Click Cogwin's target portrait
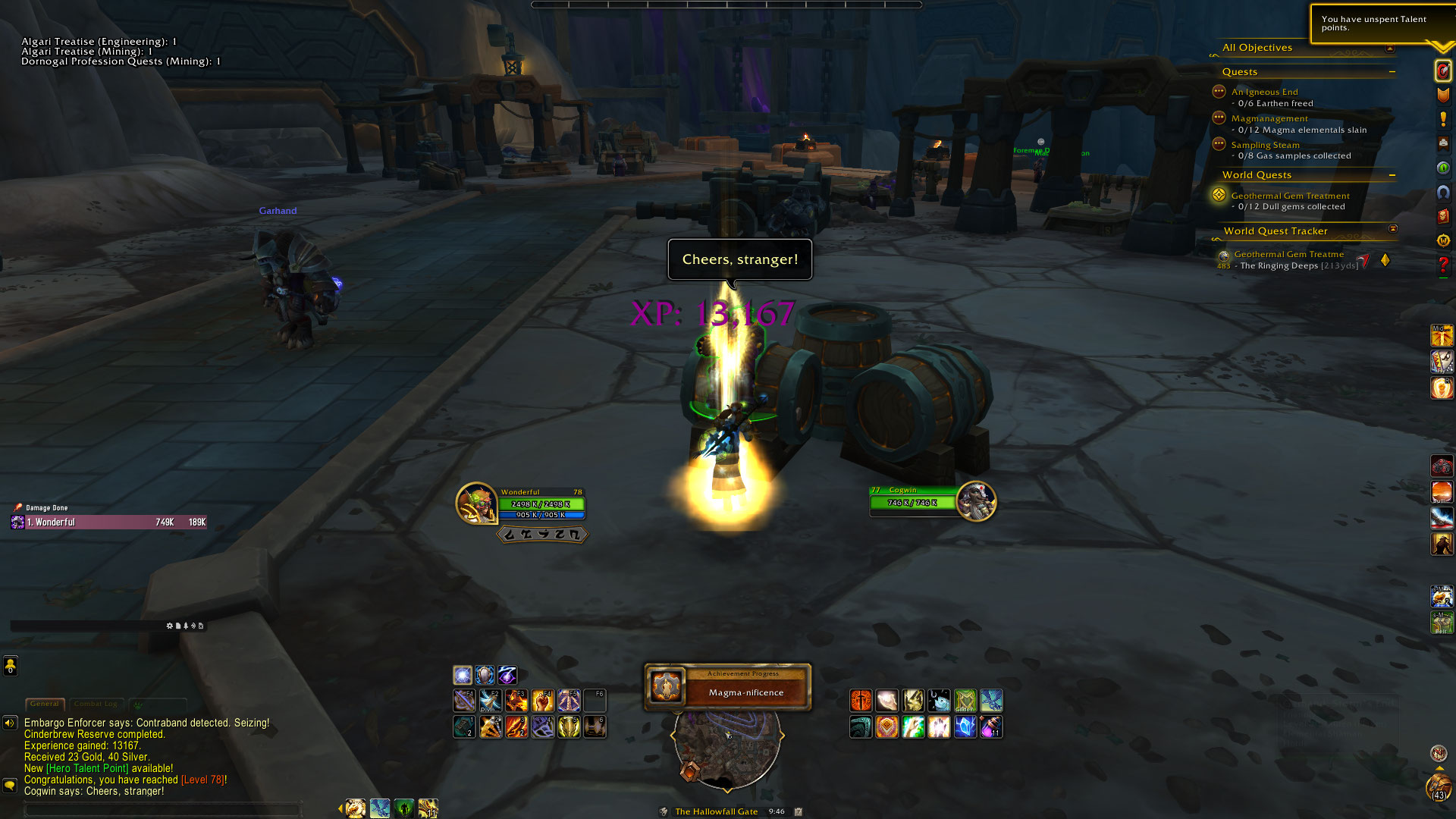This screenshot has height=819, width=1456. pos(976,501)
